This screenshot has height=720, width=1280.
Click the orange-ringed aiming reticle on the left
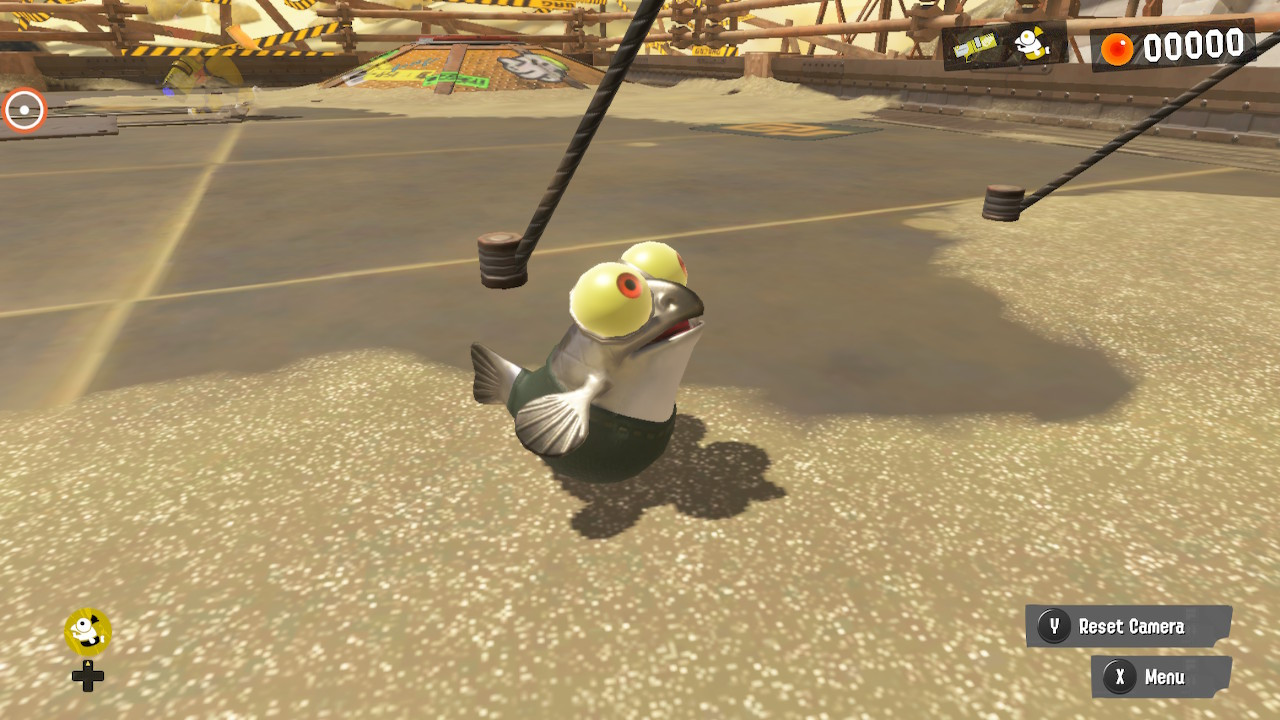(x=23, y=111)
